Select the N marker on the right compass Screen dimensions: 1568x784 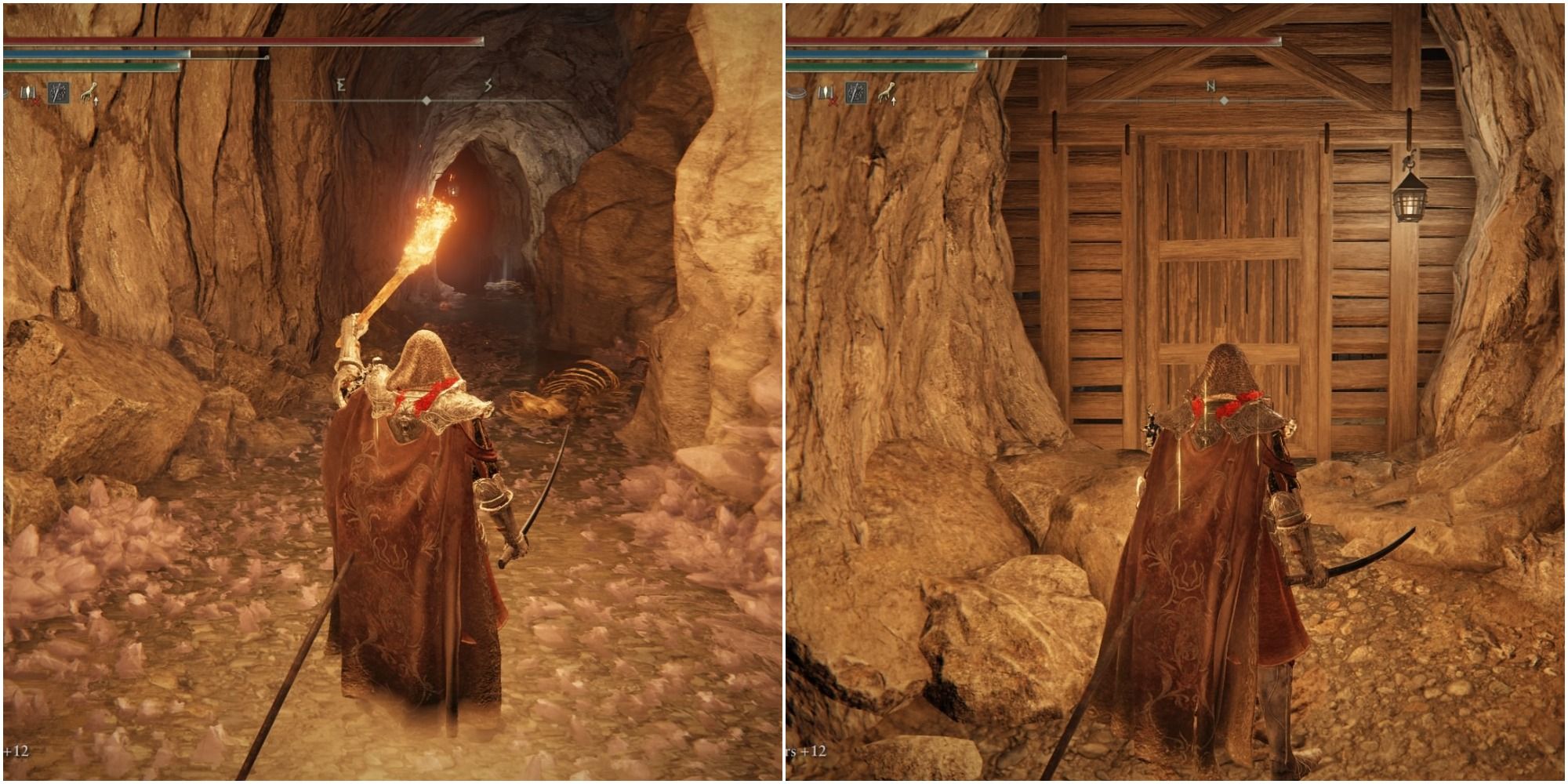tap(1211, 84)
